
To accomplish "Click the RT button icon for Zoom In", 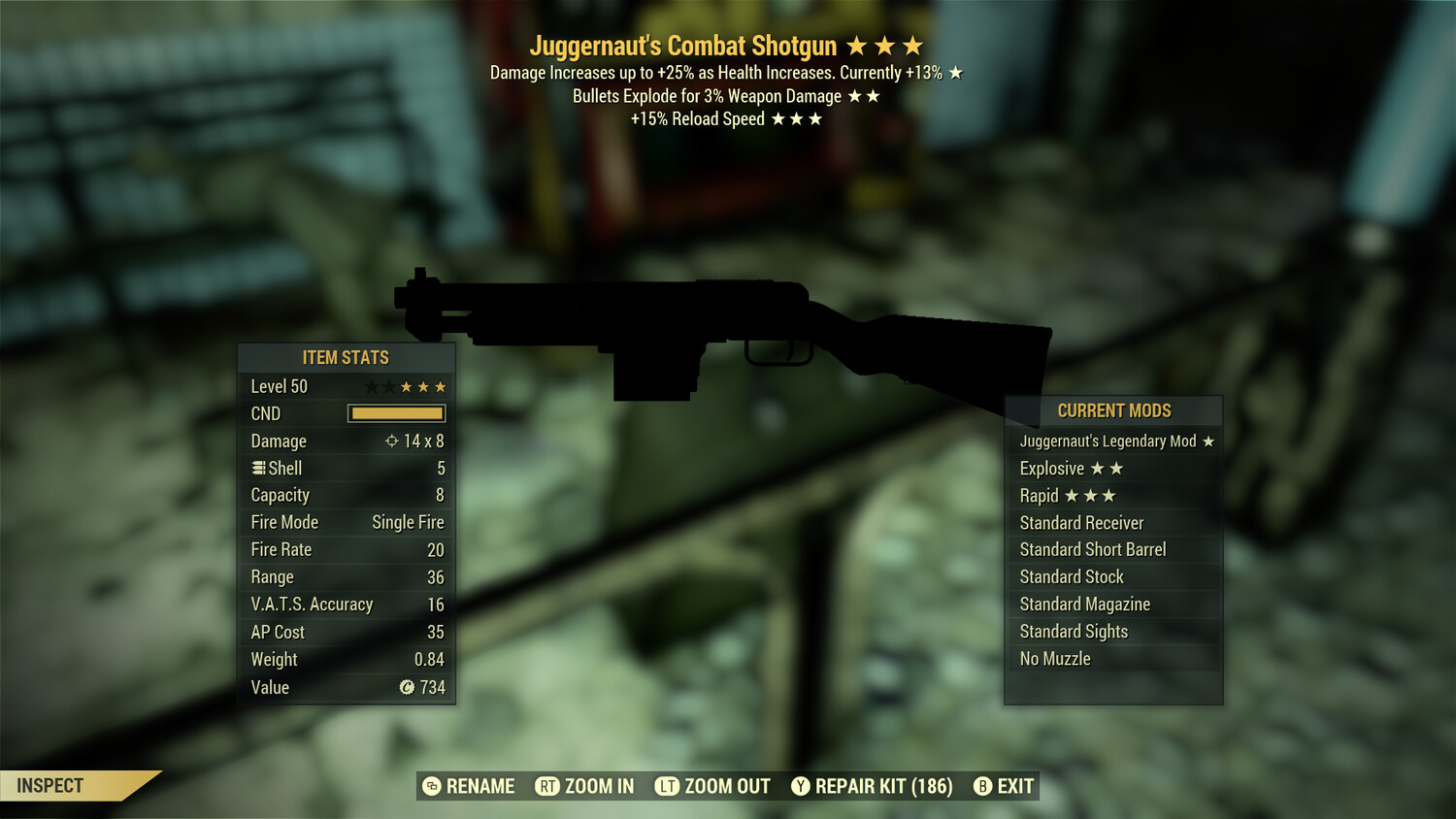I will click(x=546, y=786).
